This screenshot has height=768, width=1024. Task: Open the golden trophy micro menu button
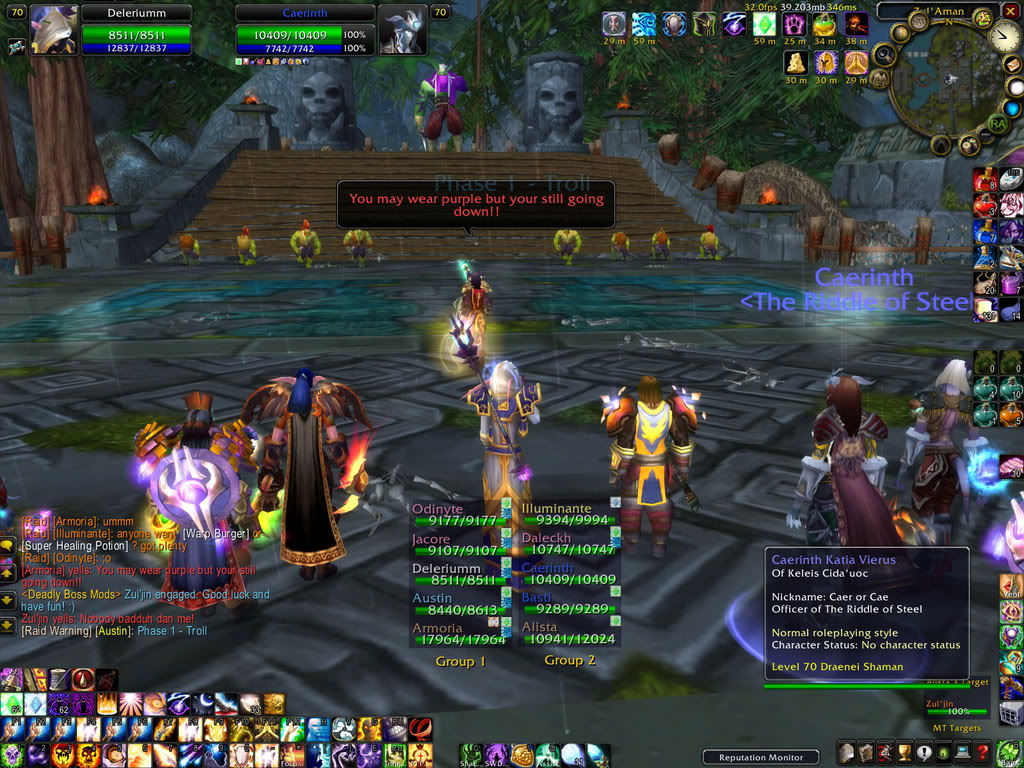click(902, 752)
